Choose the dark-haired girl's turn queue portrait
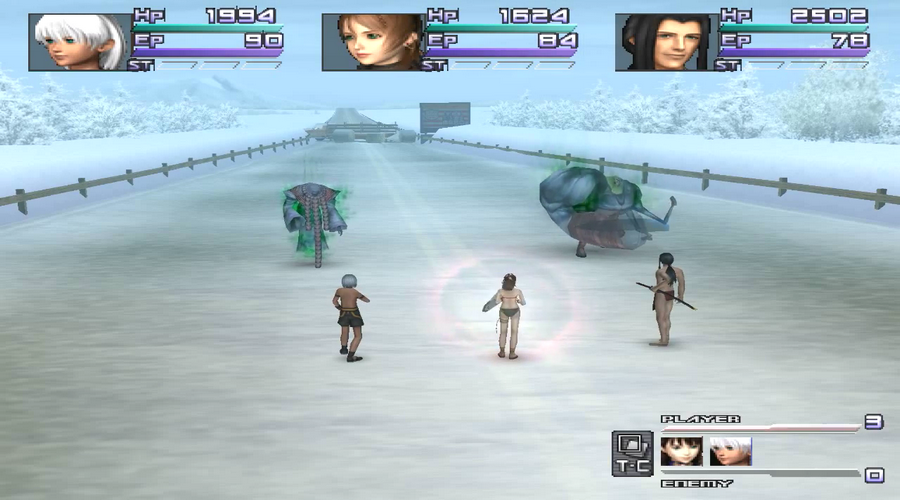900x500 pixels. click(x=682, y=451)
